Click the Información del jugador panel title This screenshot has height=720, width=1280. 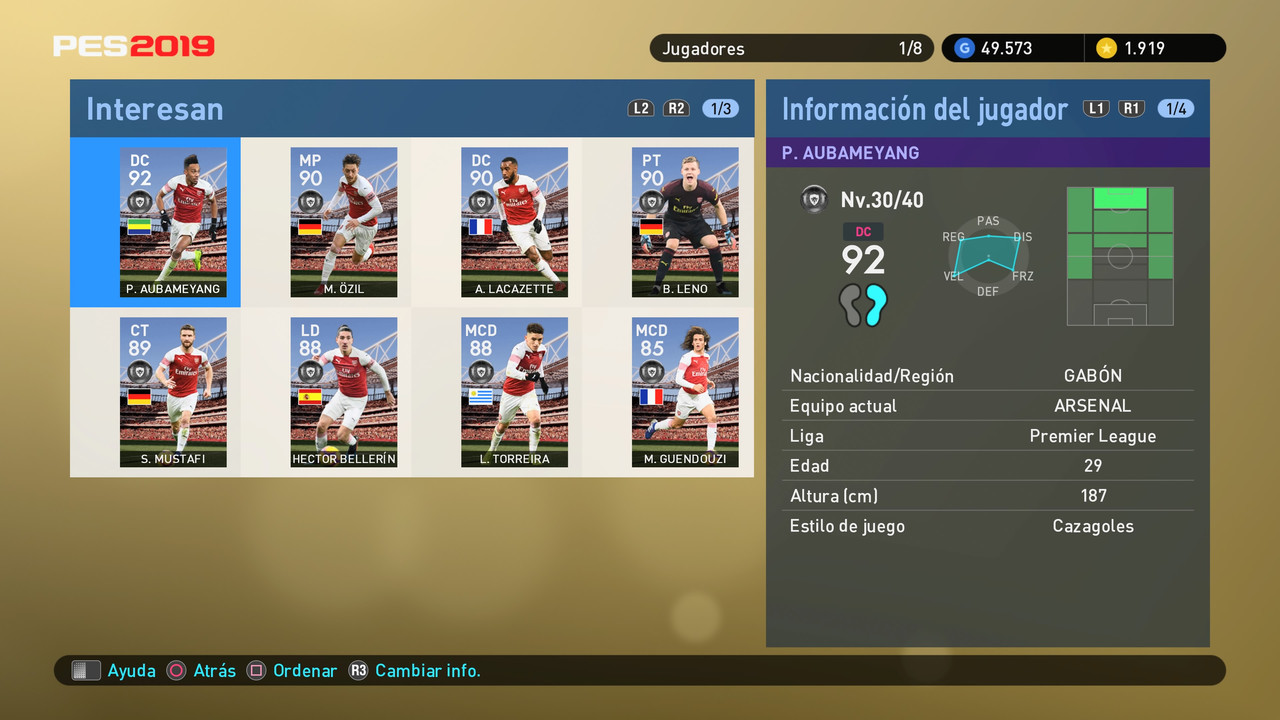[921, 108]
